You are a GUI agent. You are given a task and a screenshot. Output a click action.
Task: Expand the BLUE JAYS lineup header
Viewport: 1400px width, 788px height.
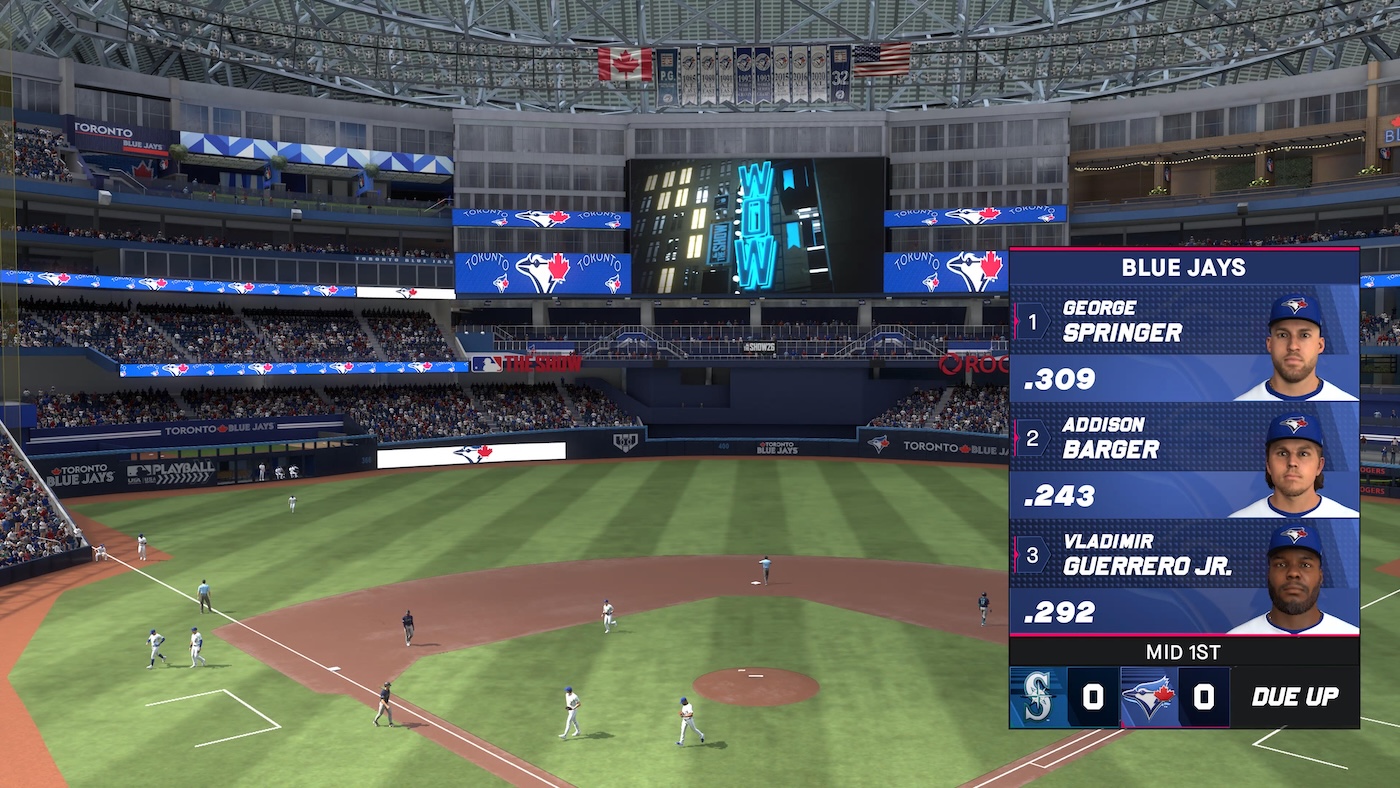click(x=1184, y=267)
